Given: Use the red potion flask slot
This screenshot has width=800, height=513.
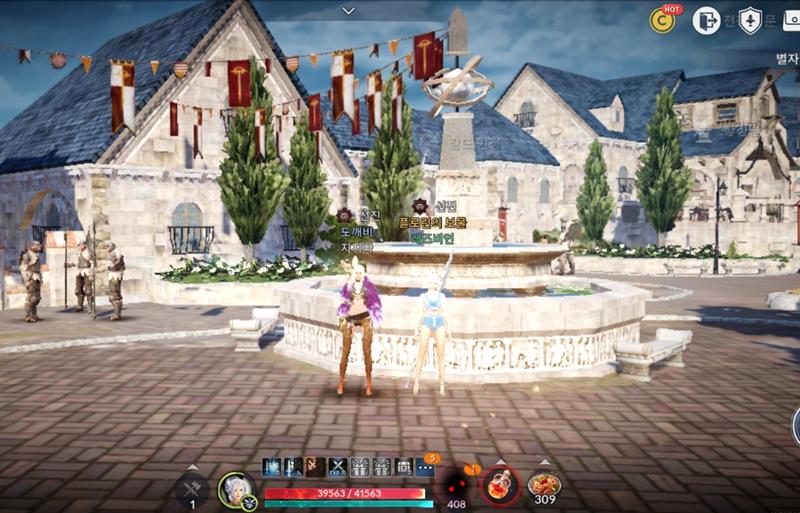Looking at the screenshot, I should tap(500, 486).
